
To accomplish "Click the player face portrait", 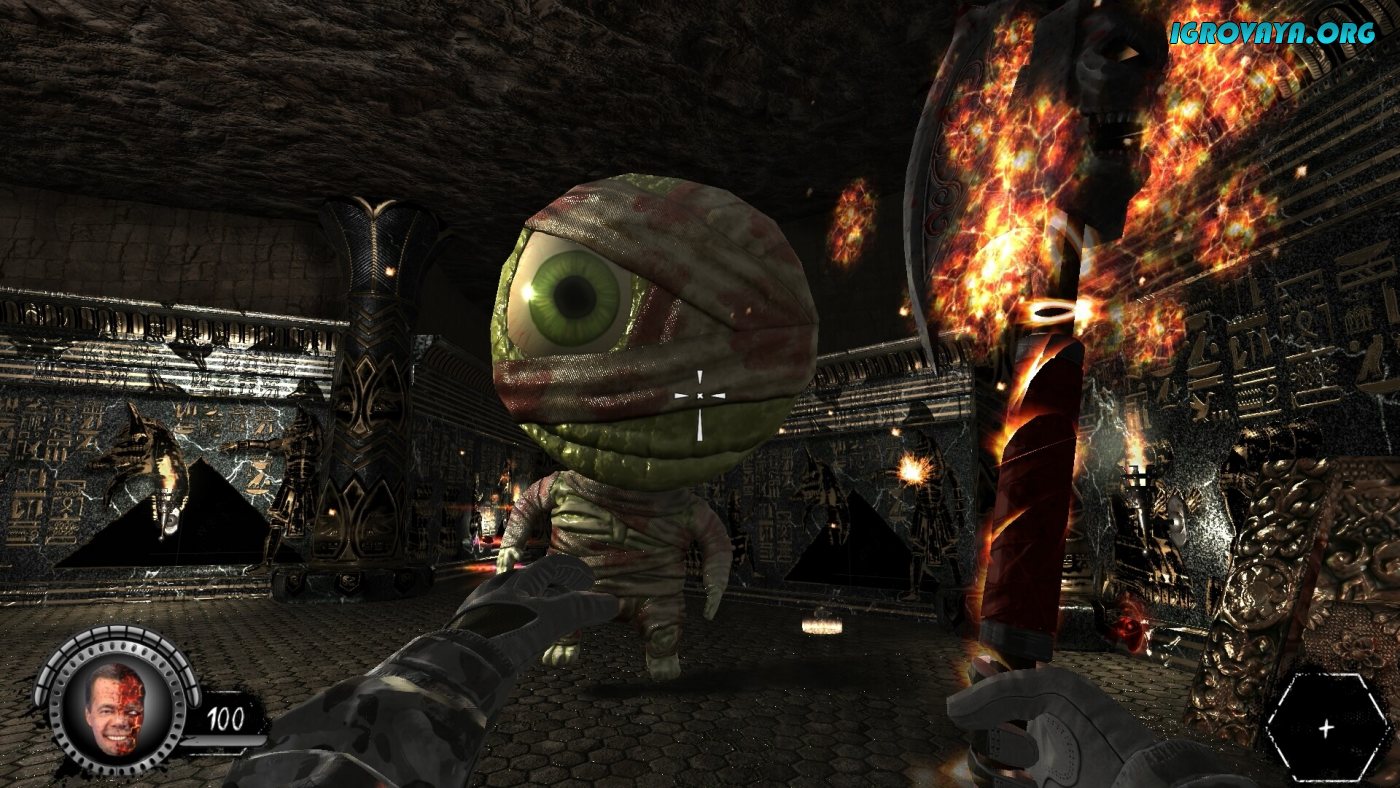I will [x=114, y=706].
